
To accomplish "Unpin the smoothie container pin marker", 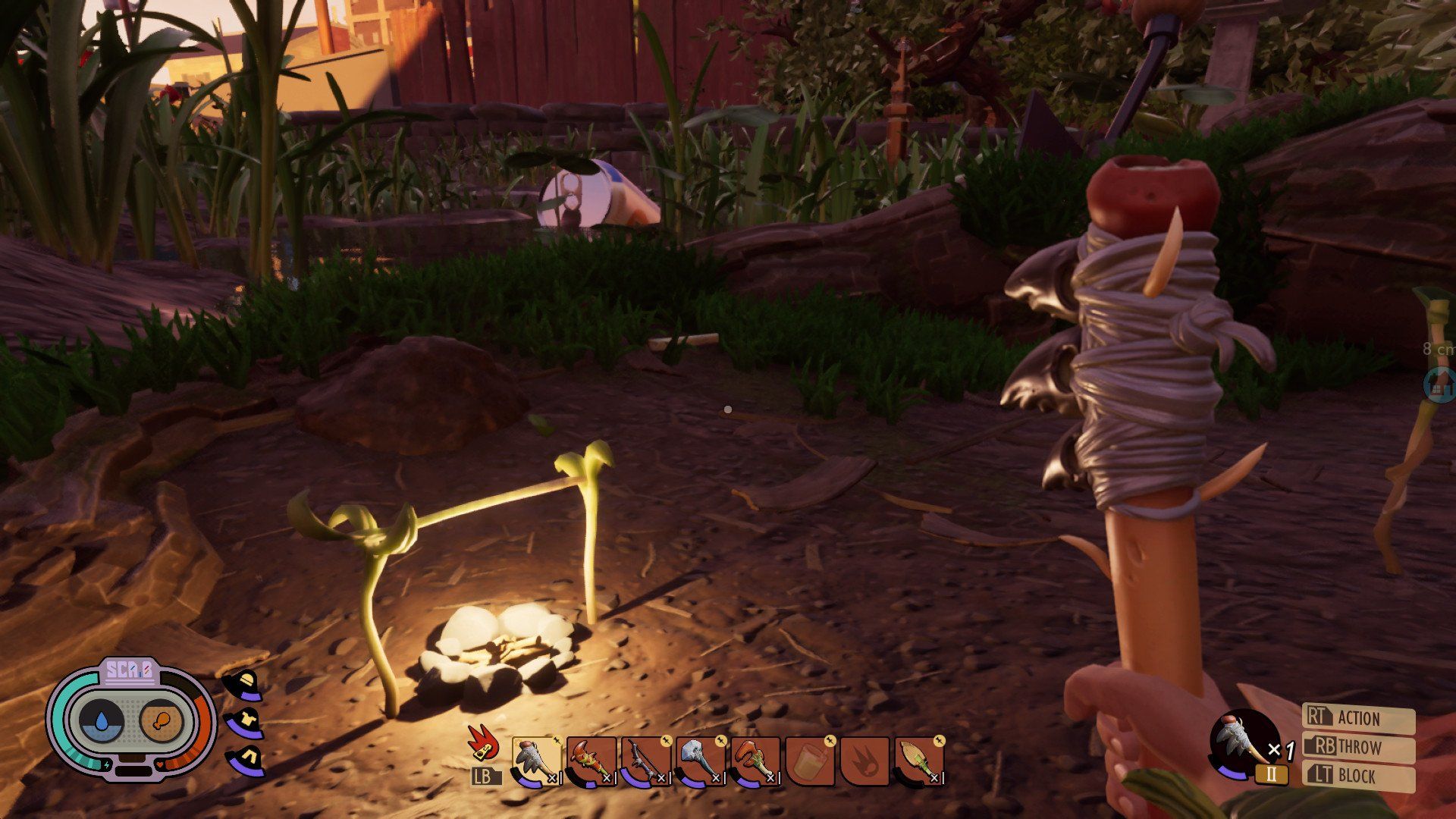I will 830,740.
